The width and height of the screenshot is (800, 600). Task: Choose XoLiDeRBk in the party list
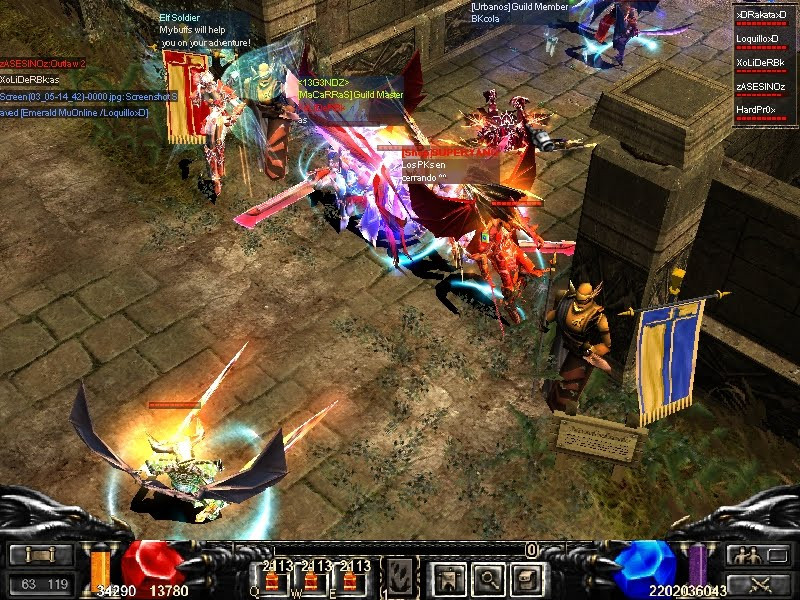point(764,63)
